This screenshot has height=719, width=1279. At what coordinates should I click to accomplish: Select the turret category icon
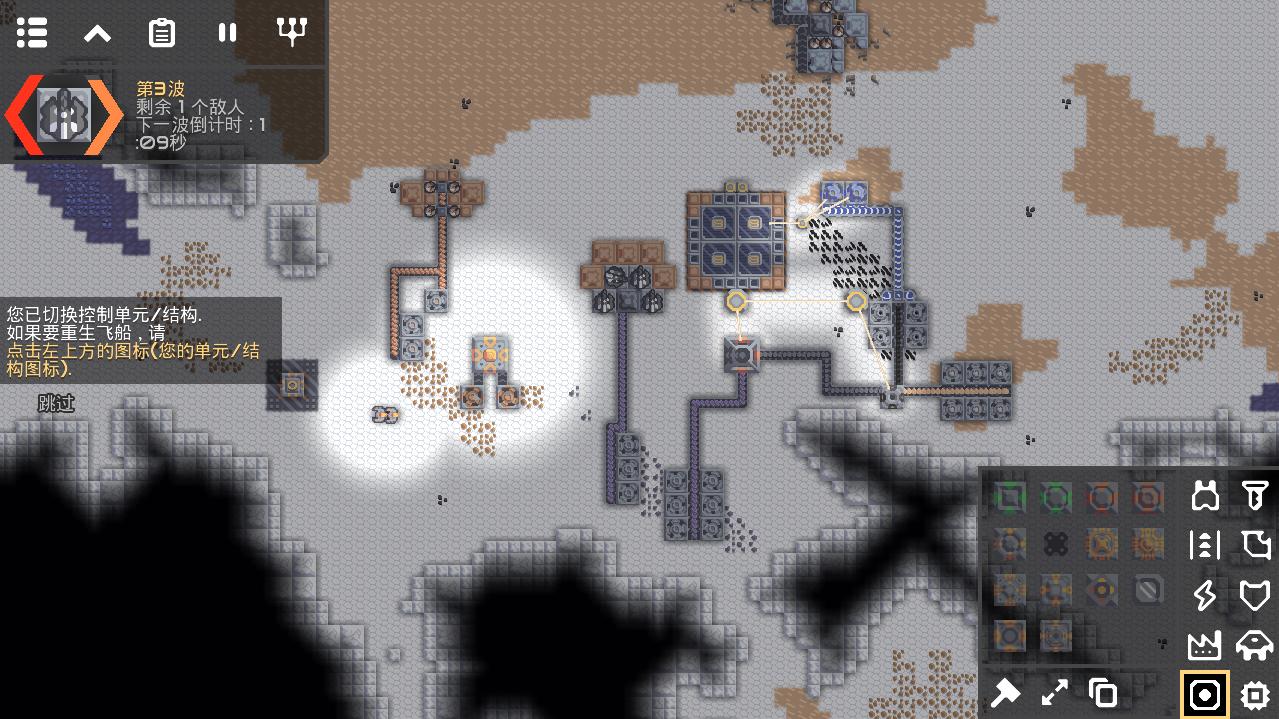coord(1205,495)
